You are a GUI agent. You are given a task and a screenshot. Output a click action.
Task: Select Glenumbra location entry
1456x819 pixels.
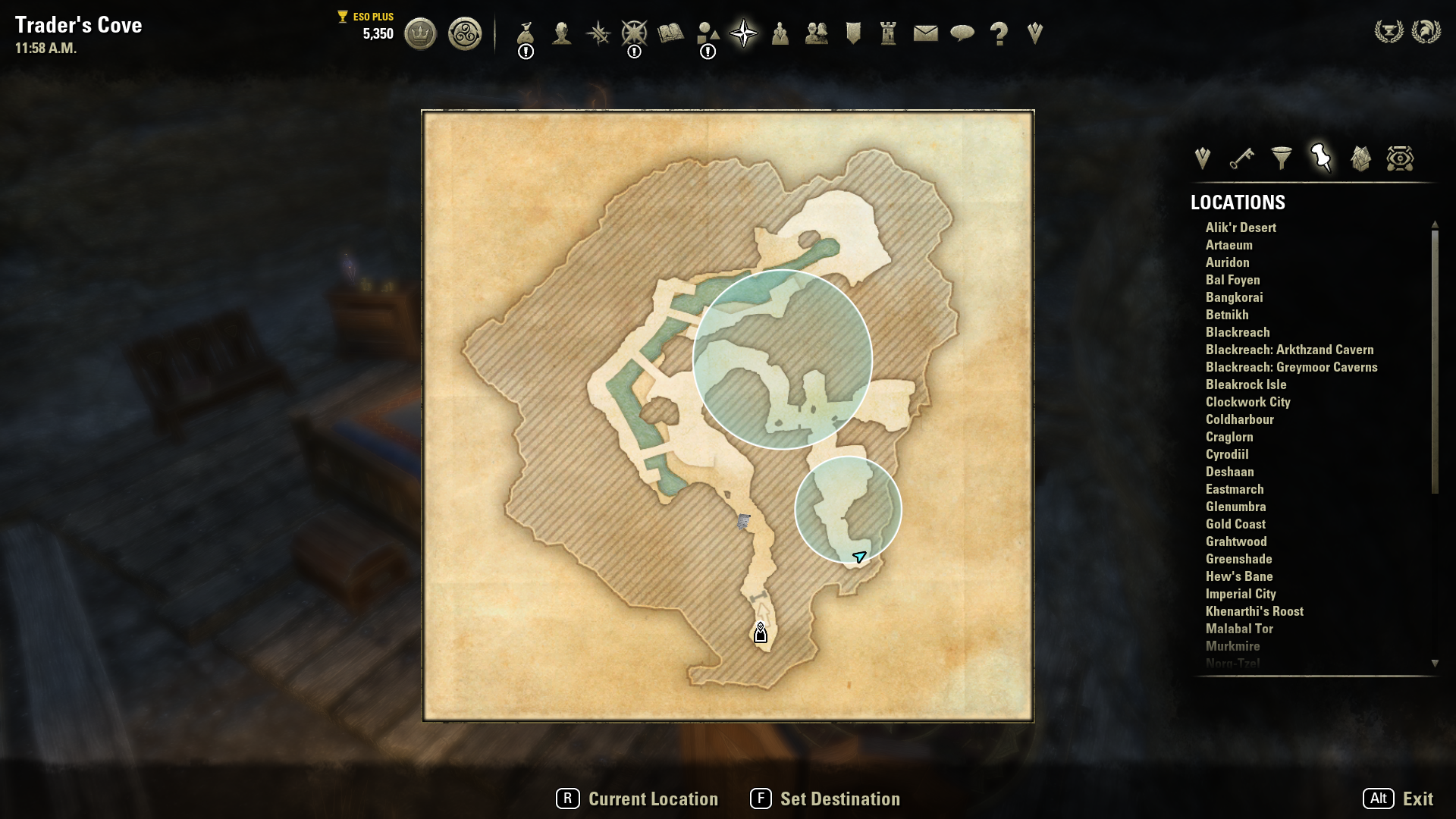coord(1235,507)
